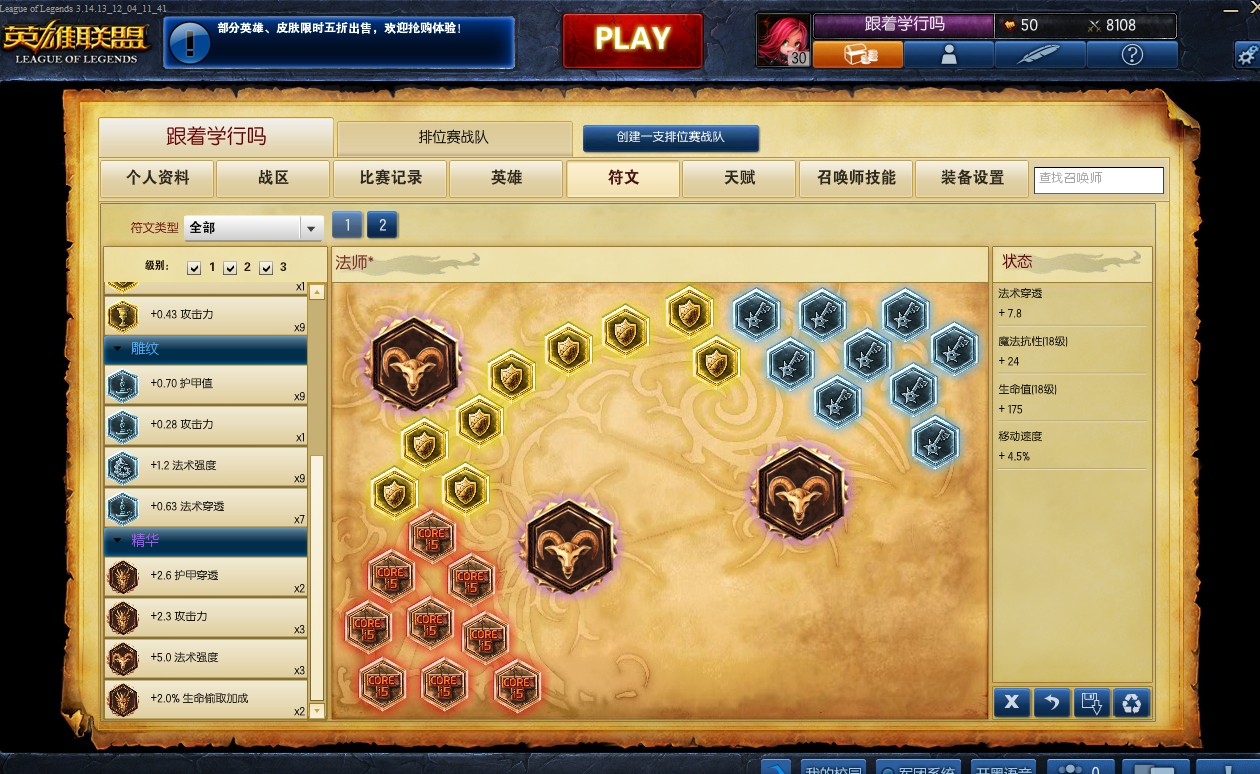Open the help question mark button
The width and height of the screenshot is (1260, 774).
coord(1131,55)
